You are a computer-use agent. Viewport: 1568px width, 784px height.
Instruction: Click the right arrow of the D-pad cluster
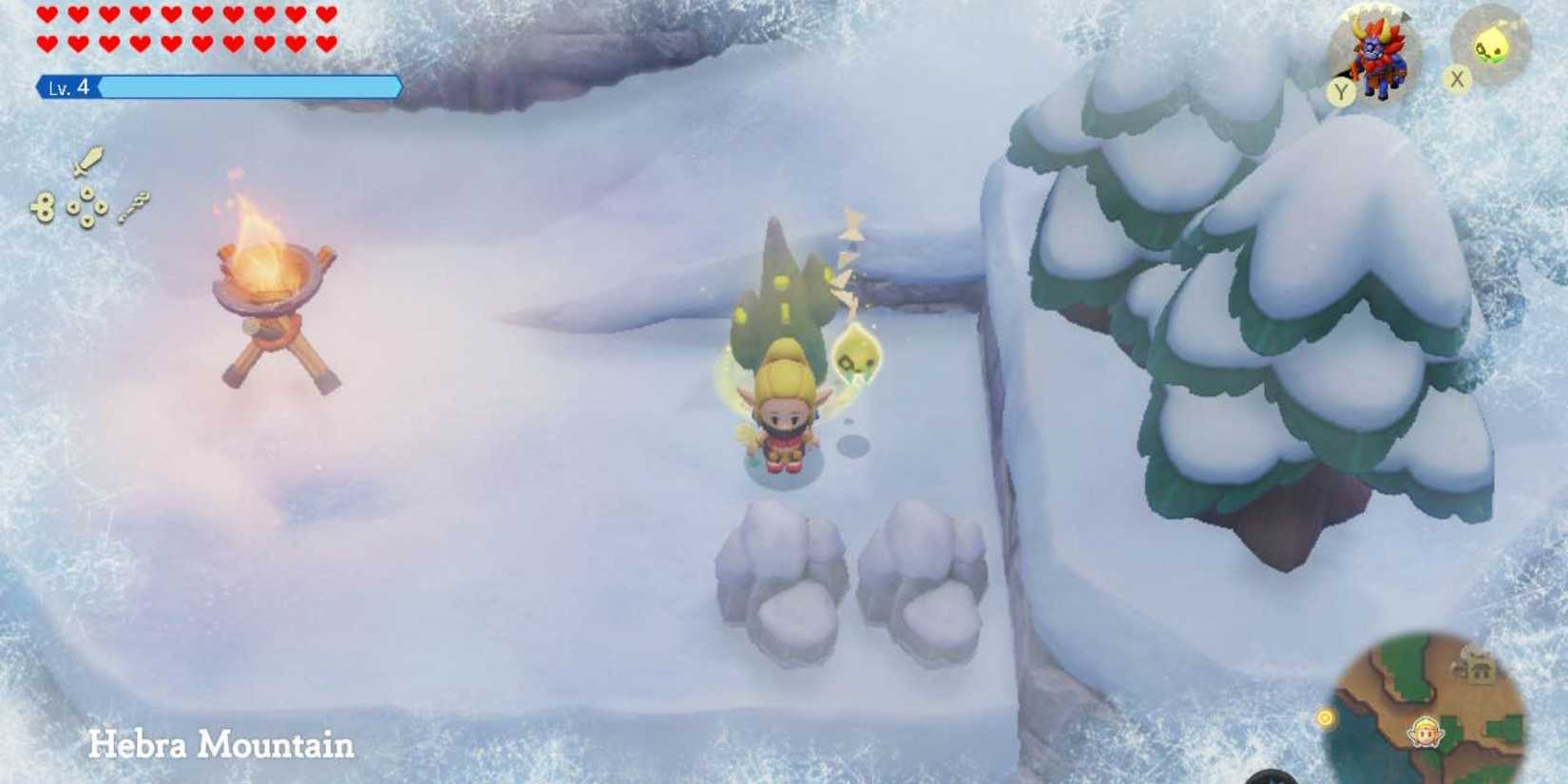(x=102, y=206)
